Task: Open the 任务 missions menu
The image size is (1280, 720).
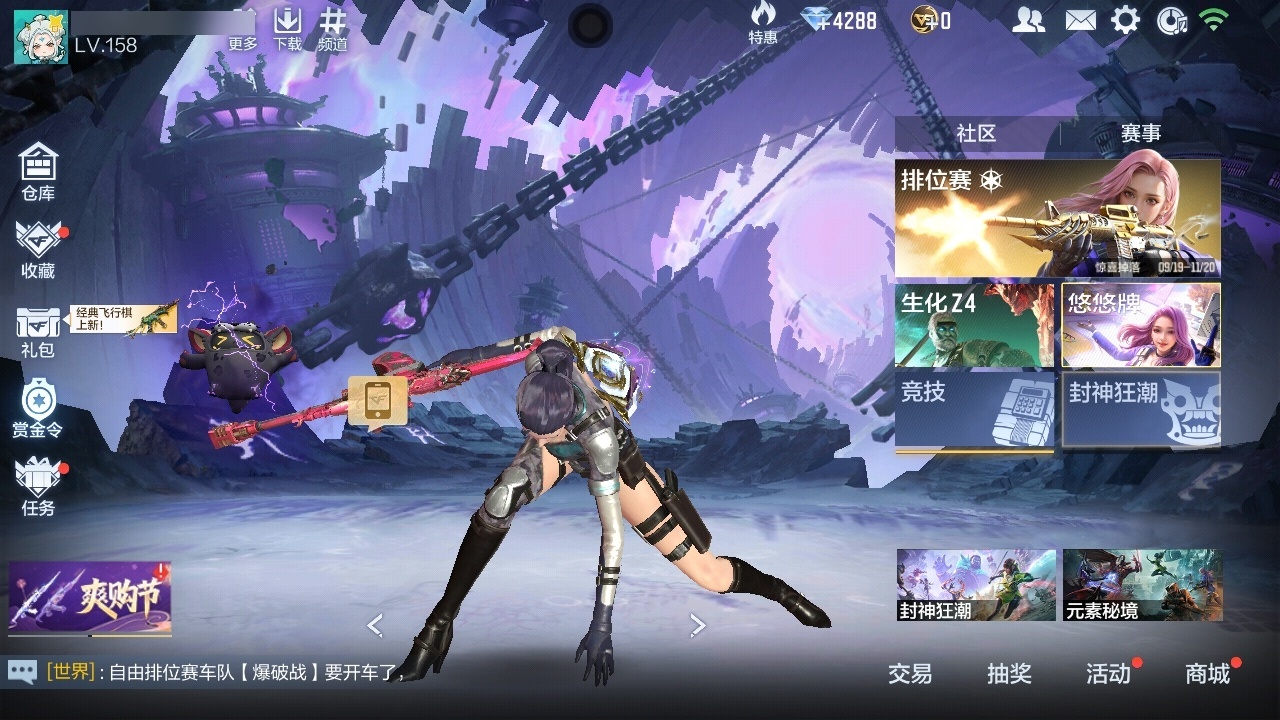Action: (x=38, y=487)
